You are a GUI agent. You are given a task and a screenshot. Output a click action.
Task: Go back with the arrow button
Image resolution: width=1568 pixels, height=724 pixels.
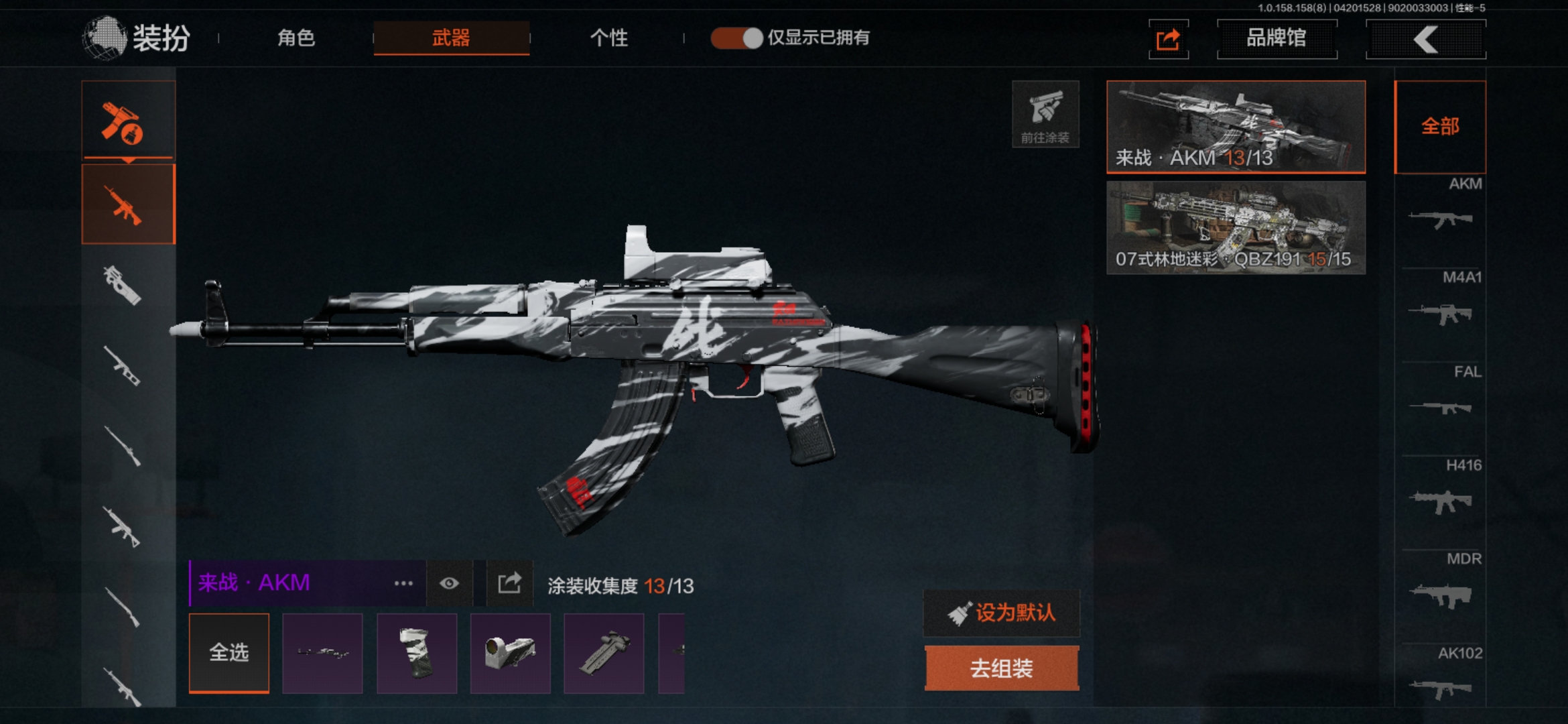pyautogui.click(x=1425, y=40)
